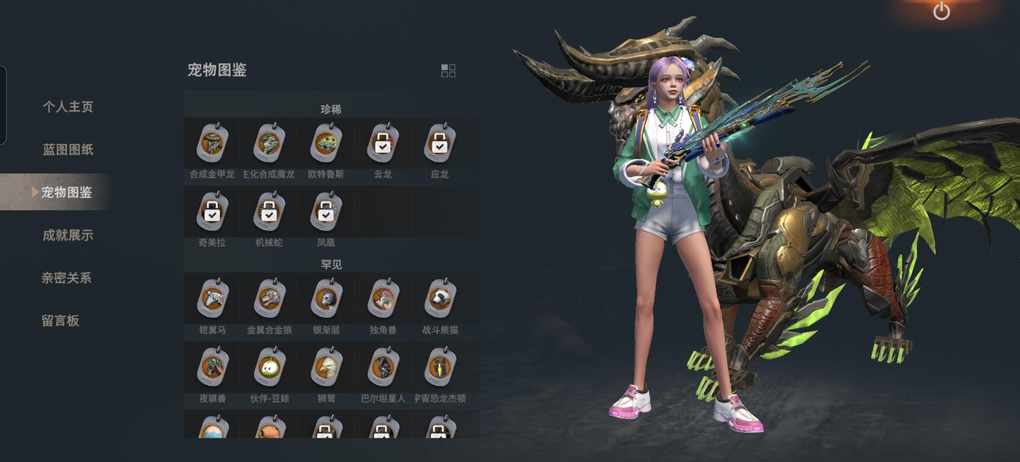This screenshot has width=1020, height=462.
Task: Choose the locked 凤凰 pet tag
Action: tap(326, 212)
